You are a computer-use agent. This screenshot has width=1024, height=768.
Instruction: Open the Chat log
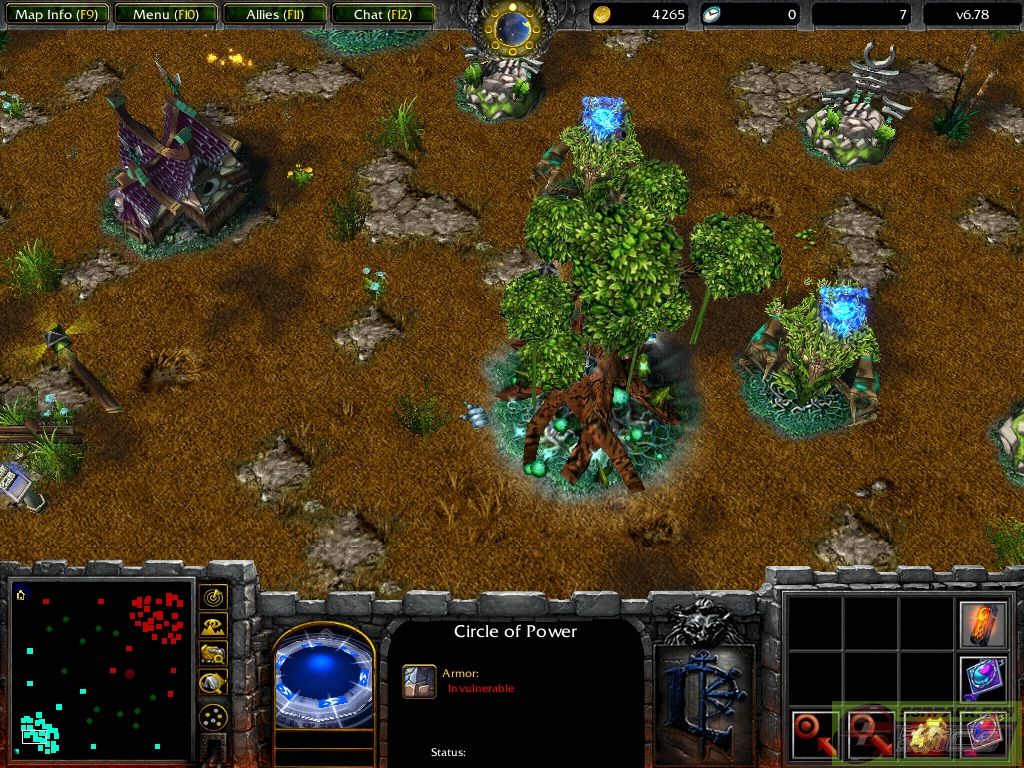[382, 14]
